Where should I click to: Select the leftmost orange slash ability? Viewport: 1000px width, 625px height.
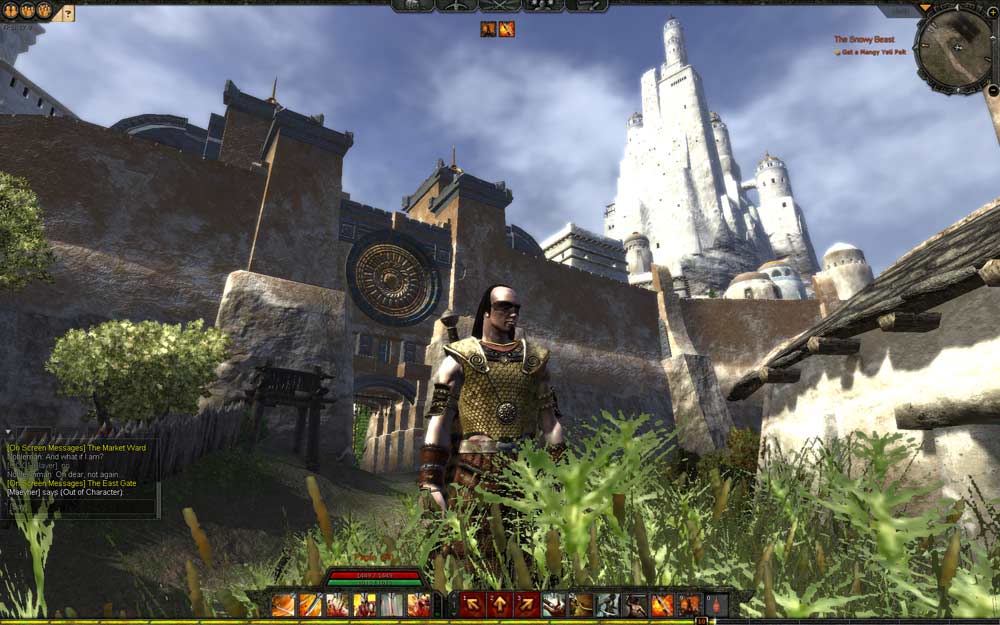(284, 604)
